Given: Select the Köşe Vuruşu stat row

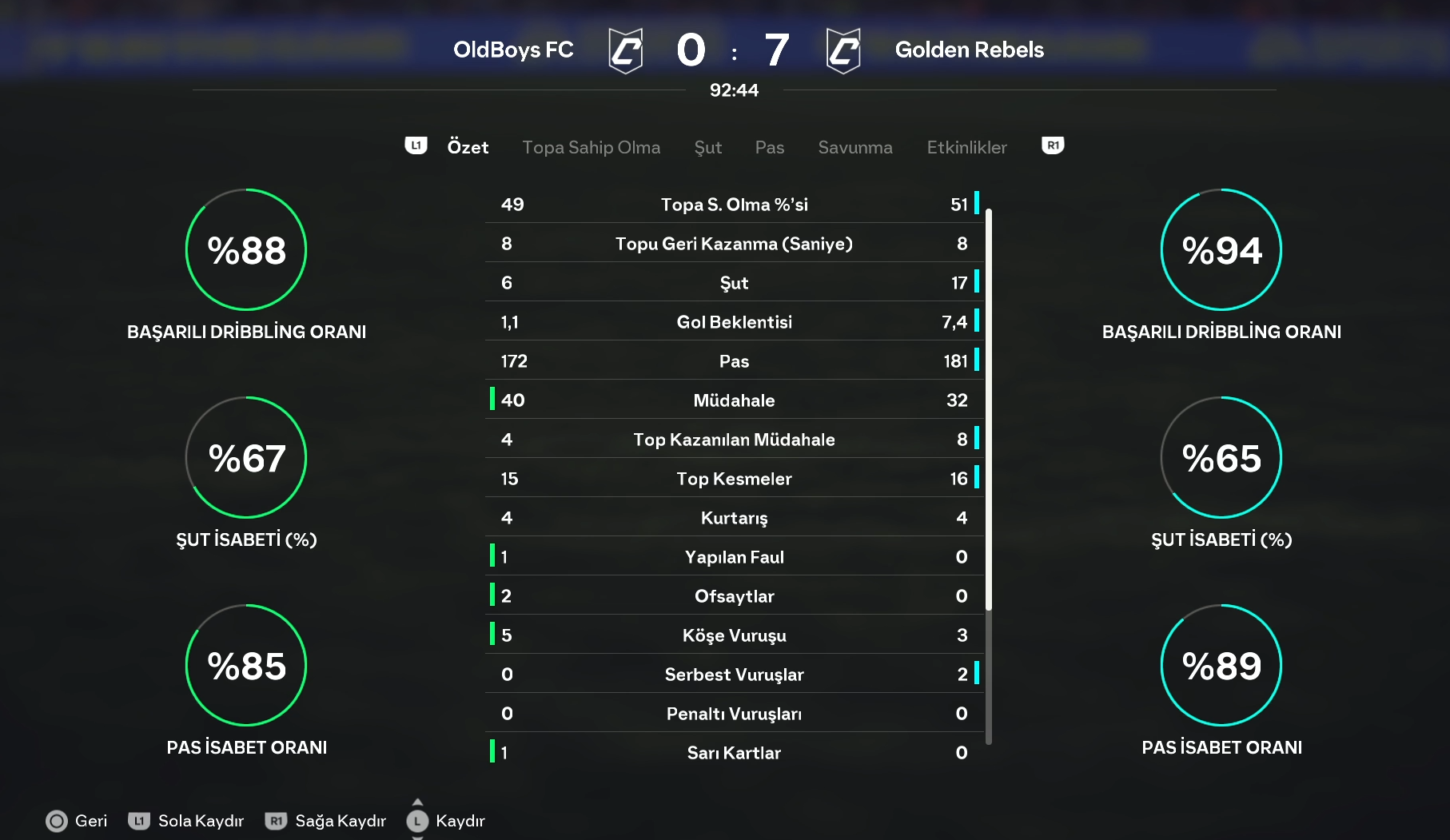Looking at the screenshot, I should pyautogui.click(x=734, y=635).
